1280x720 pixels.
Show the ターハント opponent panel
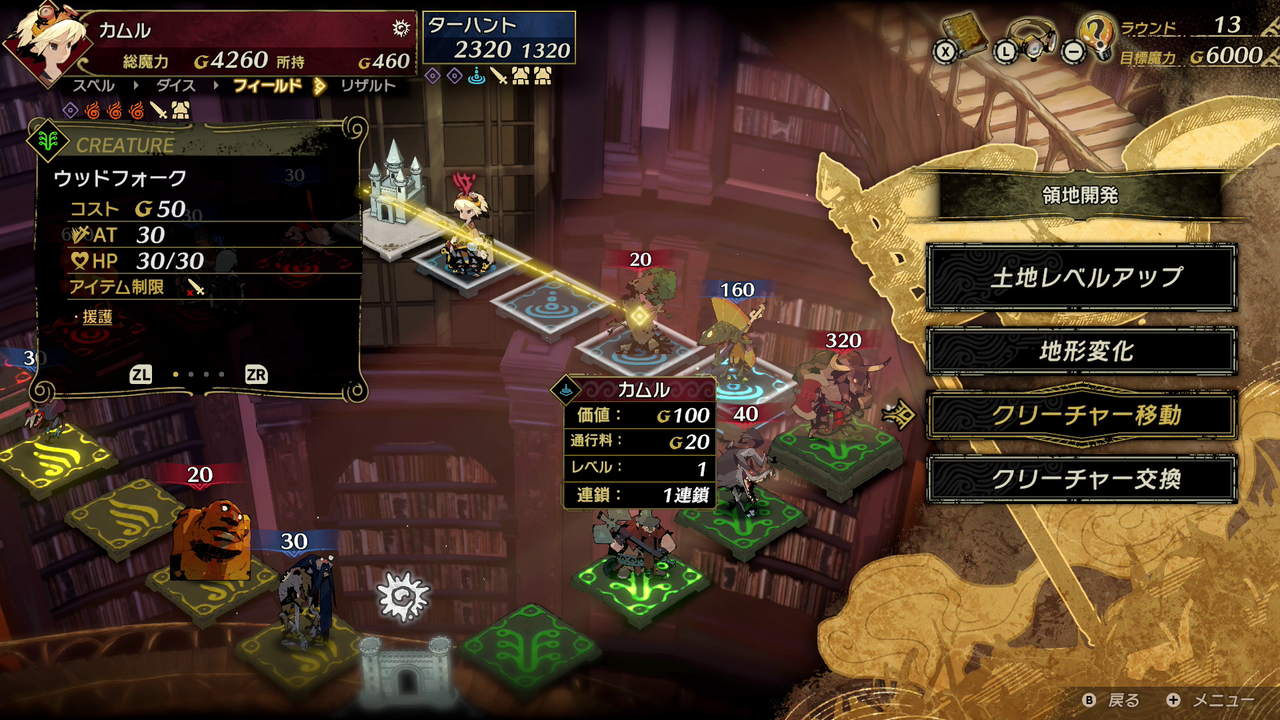[499, 38]
